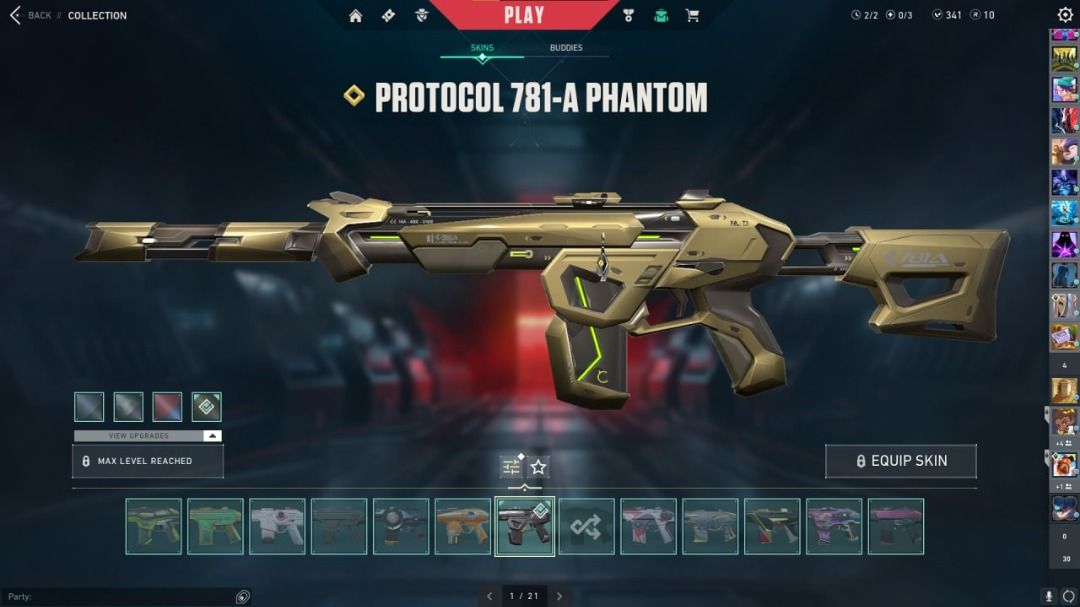Select the red color variant swatch
Image resolution: width=1080 pixels, height=607 pixels.
167,407
